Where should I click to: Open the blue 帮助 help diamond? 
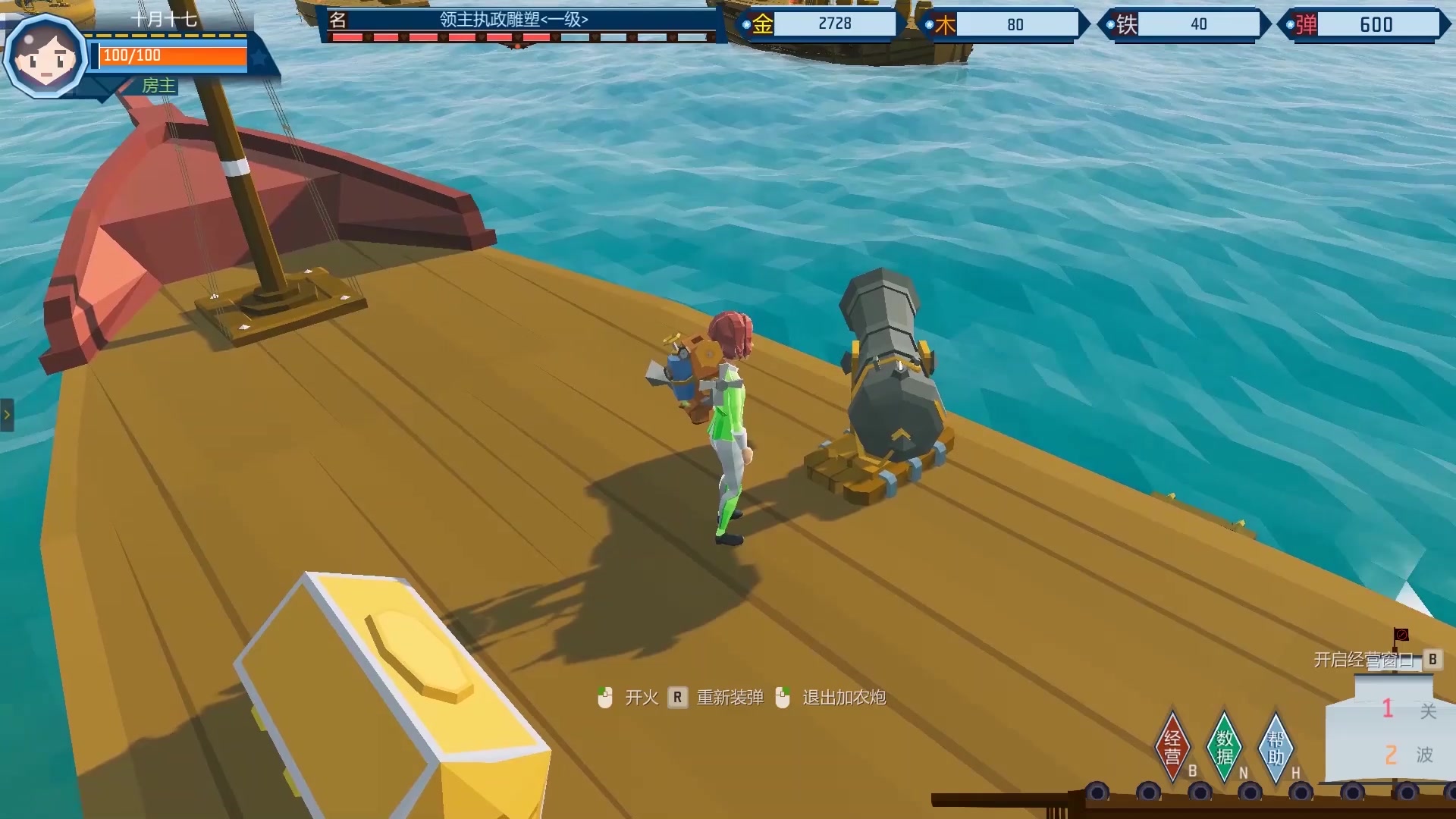tap(1276, 746)
